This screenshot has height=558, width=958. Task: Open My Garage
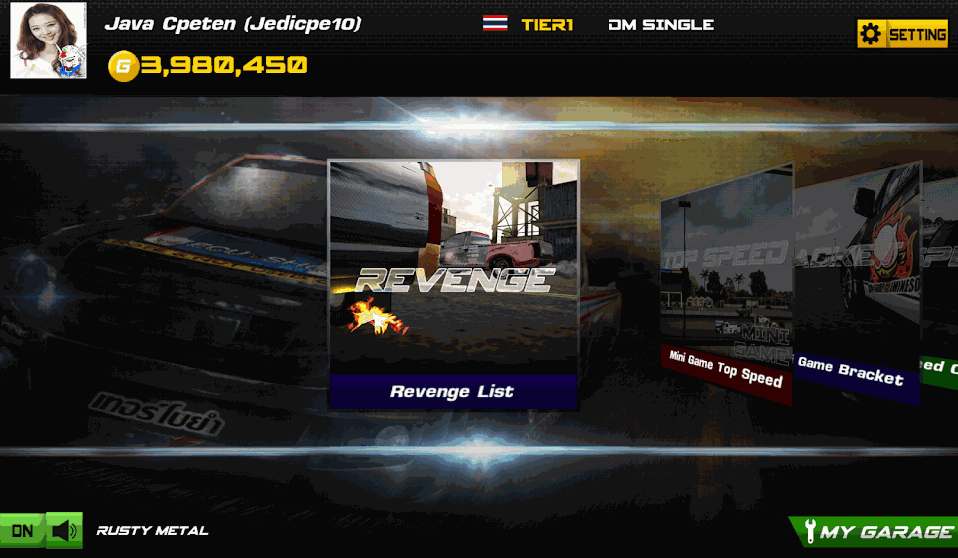click(875, 532)
